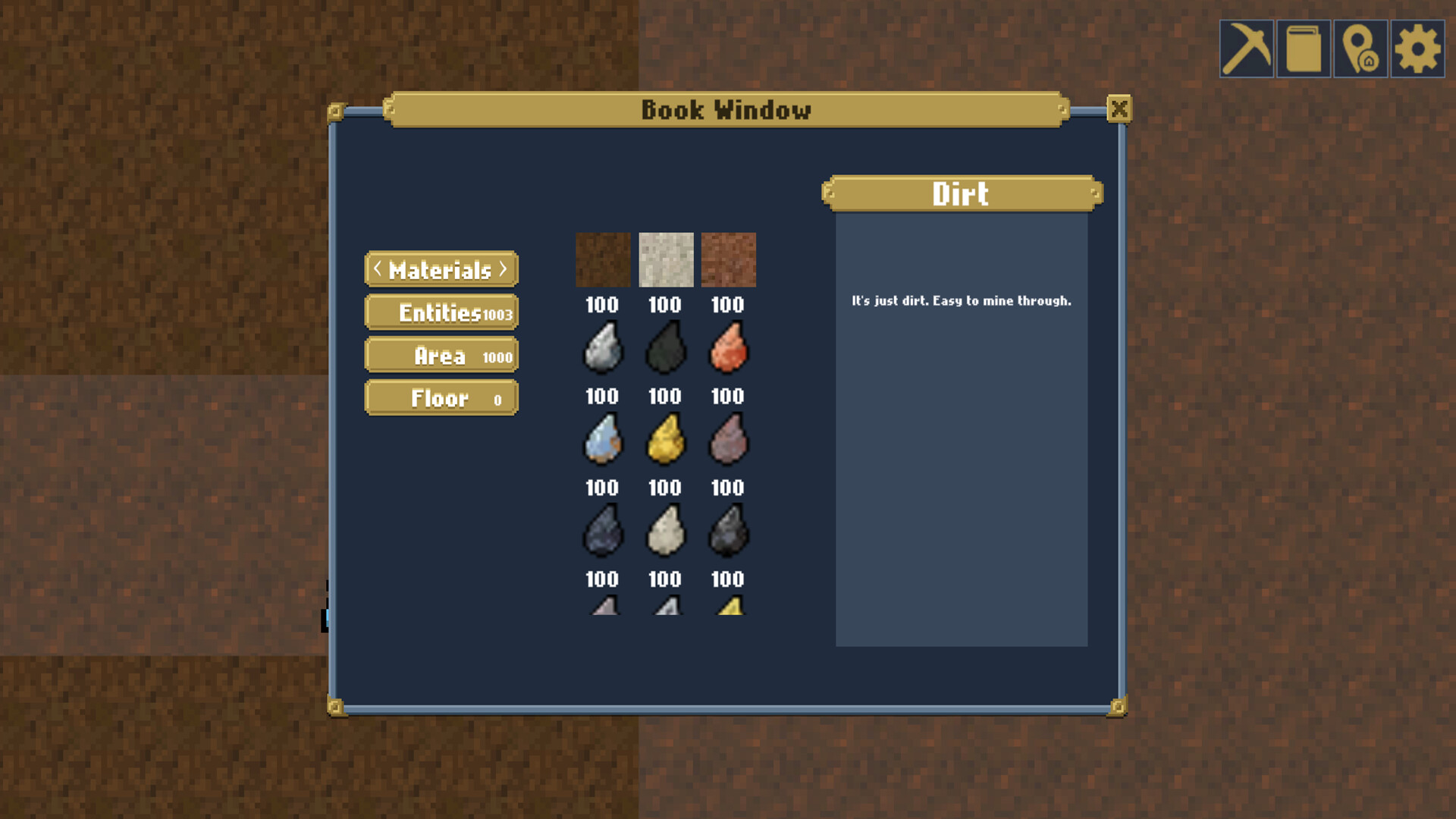This screenshot has width=1456, height=819.
Task: Open the Floor panel showing 0
Action: coord(441,397)
